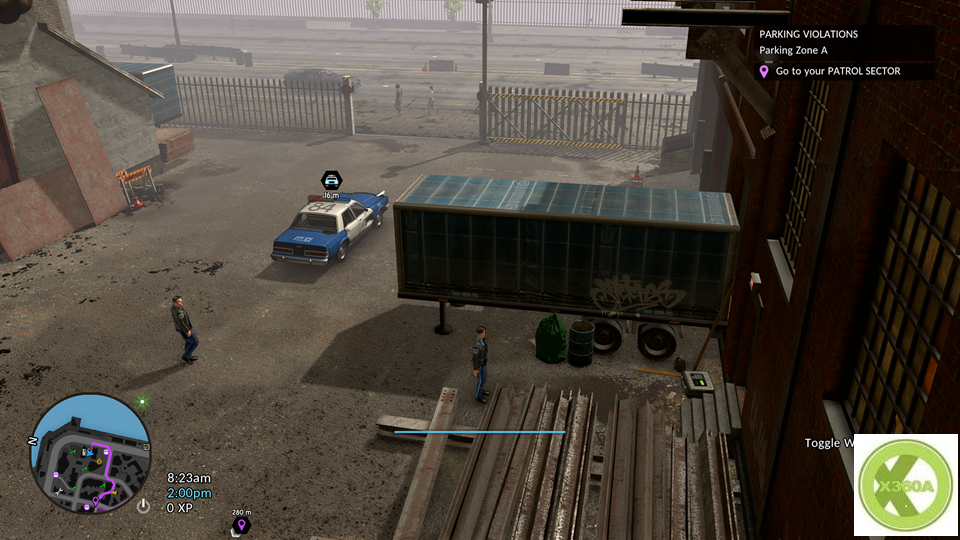Click the purple destination pin on the minimap
The height and width of the screenshot is (540, 960).
[96, 500]
